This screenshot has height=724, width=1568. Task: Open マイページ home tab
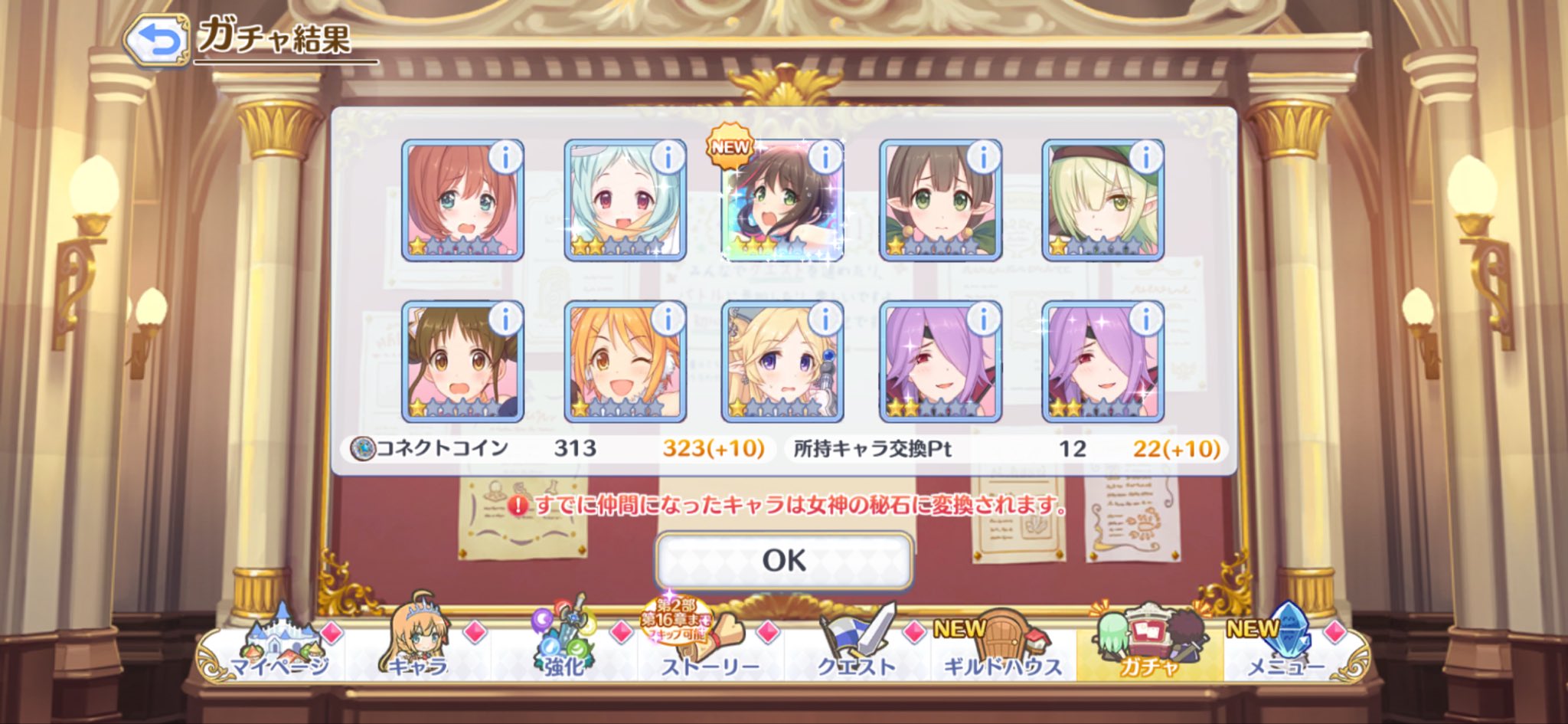279,651
